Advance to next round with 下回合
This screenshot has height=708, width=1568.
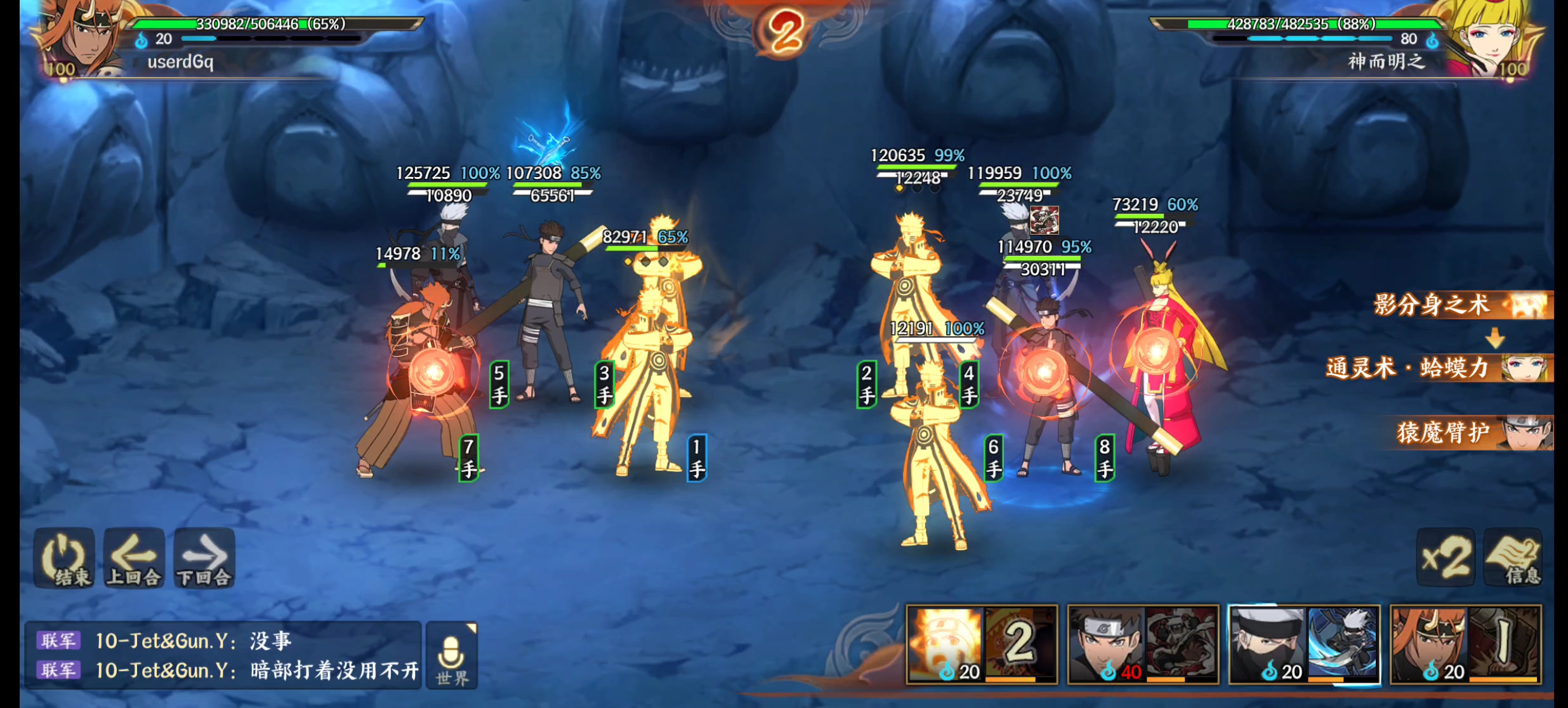[204, 558]
